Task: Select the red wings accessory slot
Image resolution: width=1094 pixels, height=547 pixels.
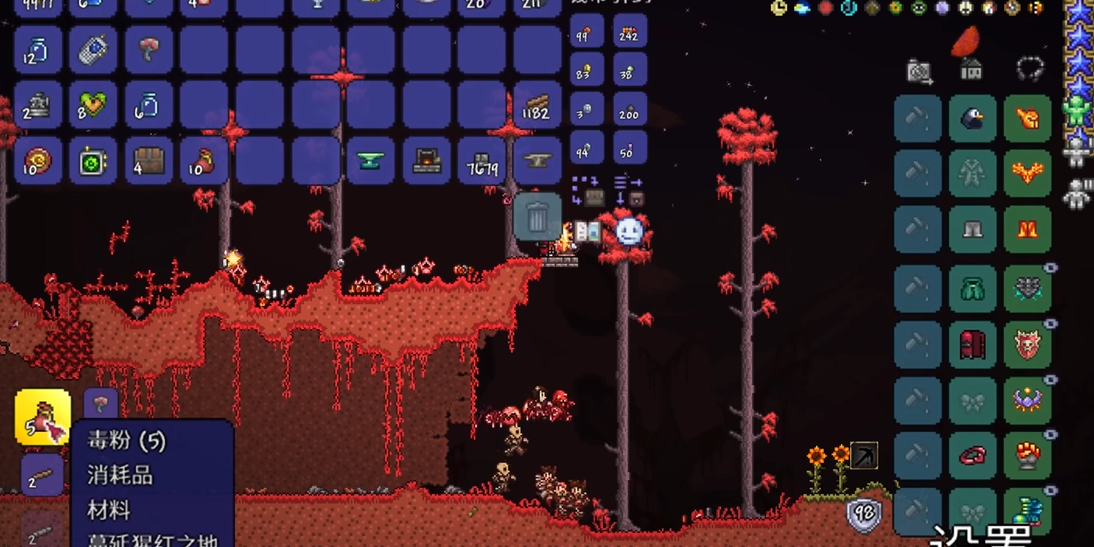Action: tap(1027, 175)
